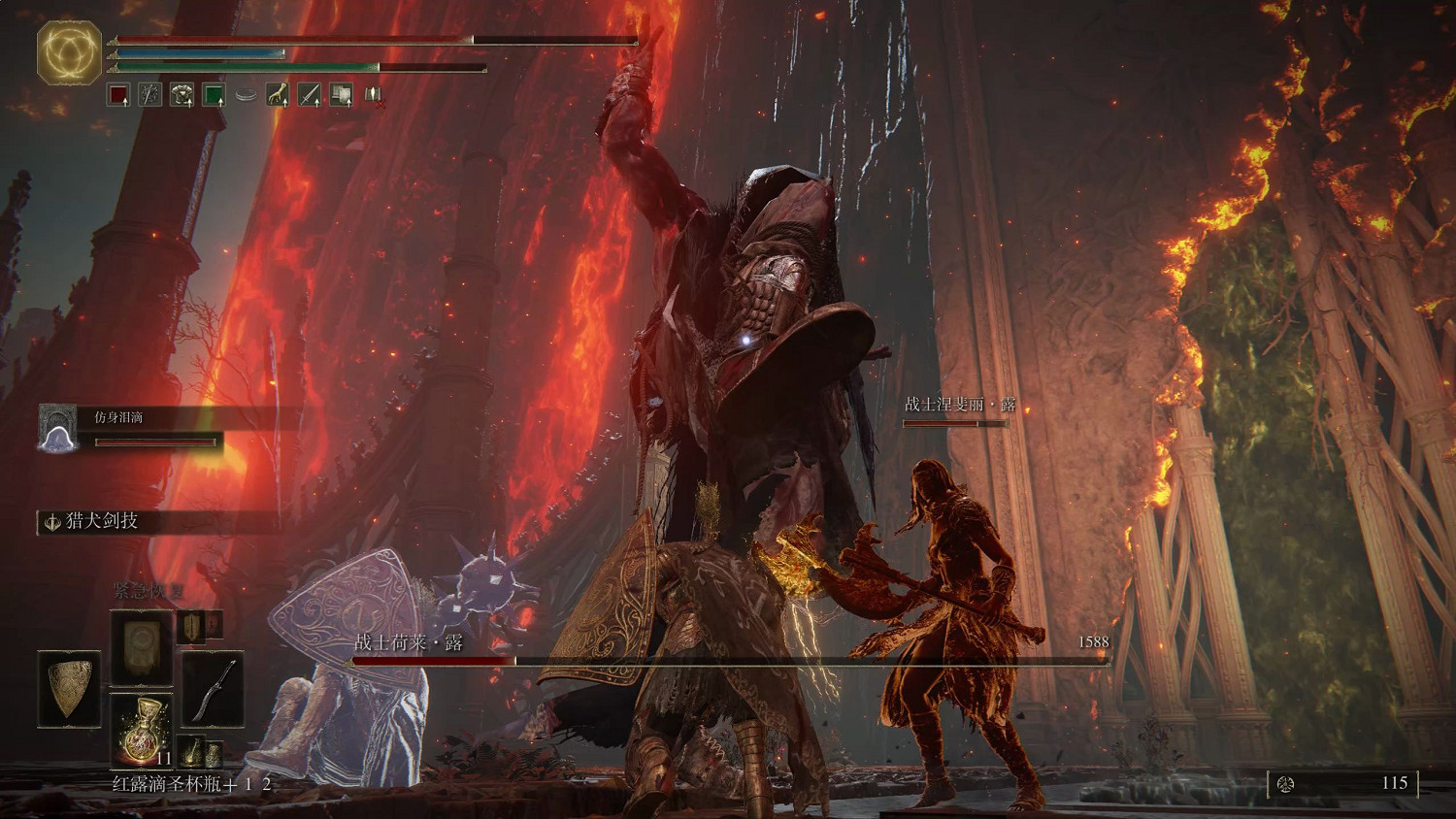The image size is (1456, 819).
Task: Click the rune count display icon
Action: pyautogui.click(x=1286, y=783)
